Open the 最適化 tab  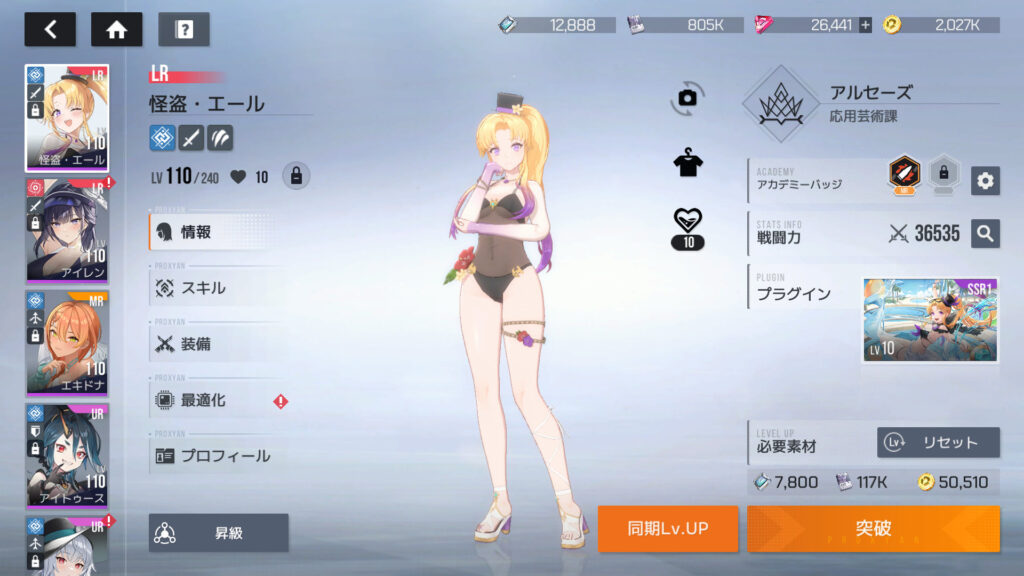tap(215, 400)
